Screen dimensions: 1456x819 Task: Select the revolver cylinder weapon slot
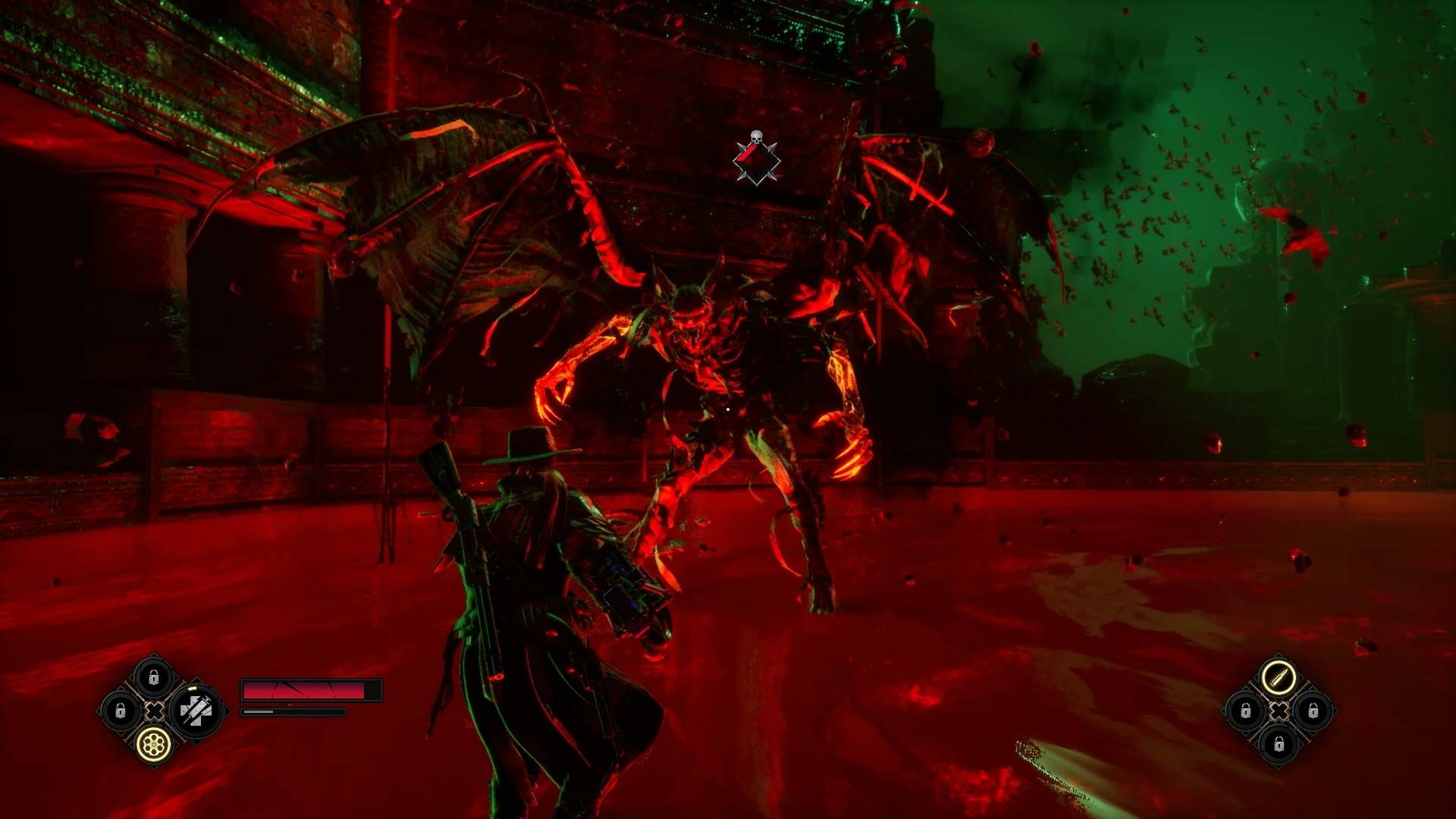click(x=154, y=745)
